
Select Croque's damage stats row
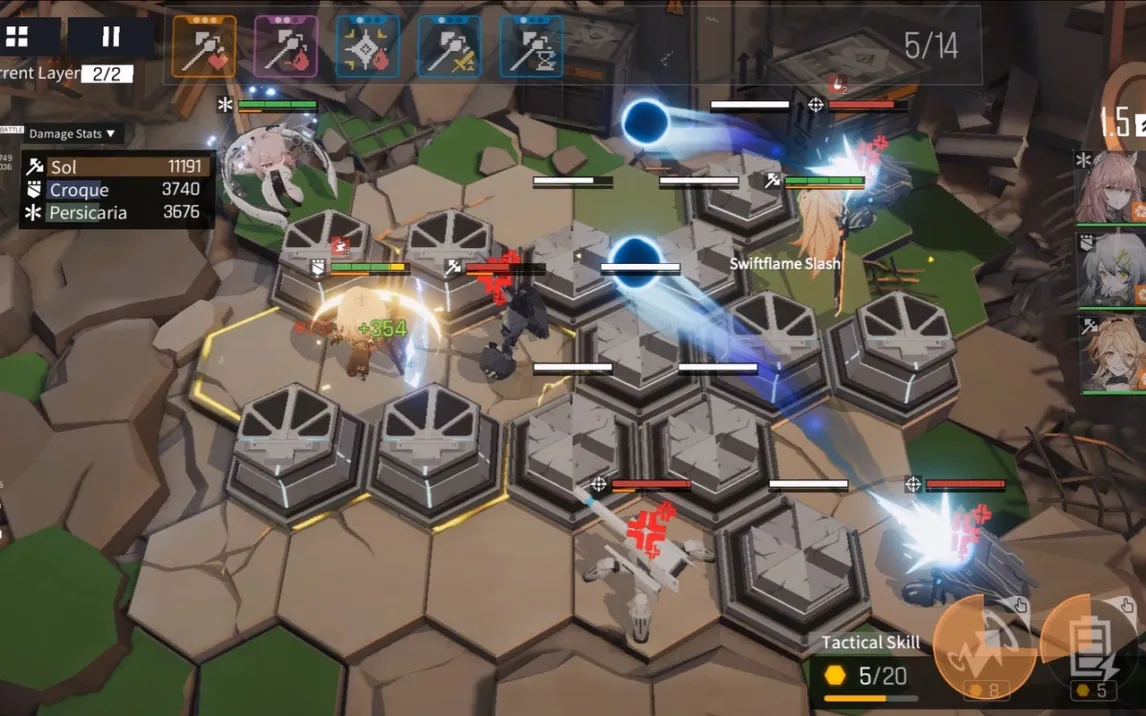115,190
